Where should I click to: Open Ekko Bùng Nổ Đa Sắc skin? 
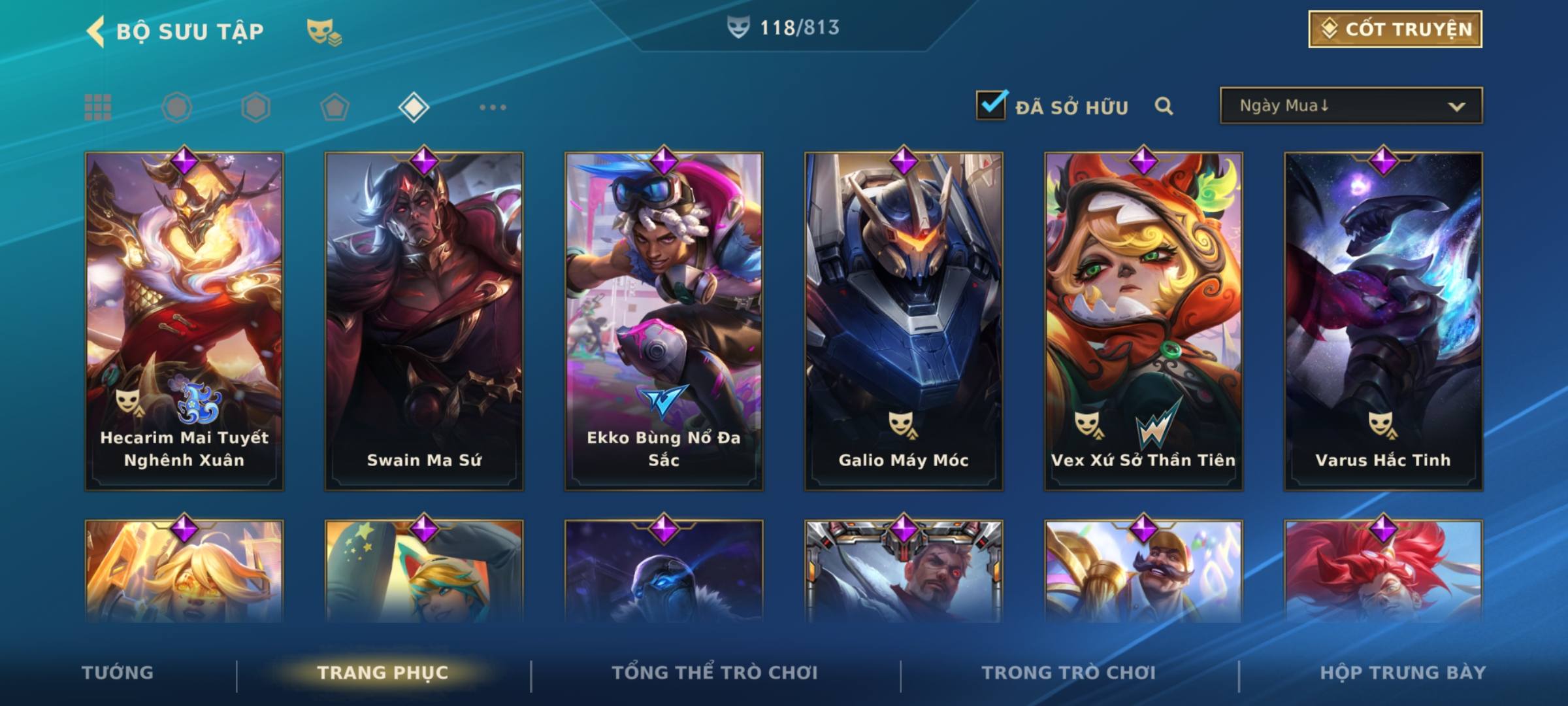pos(664,320)
